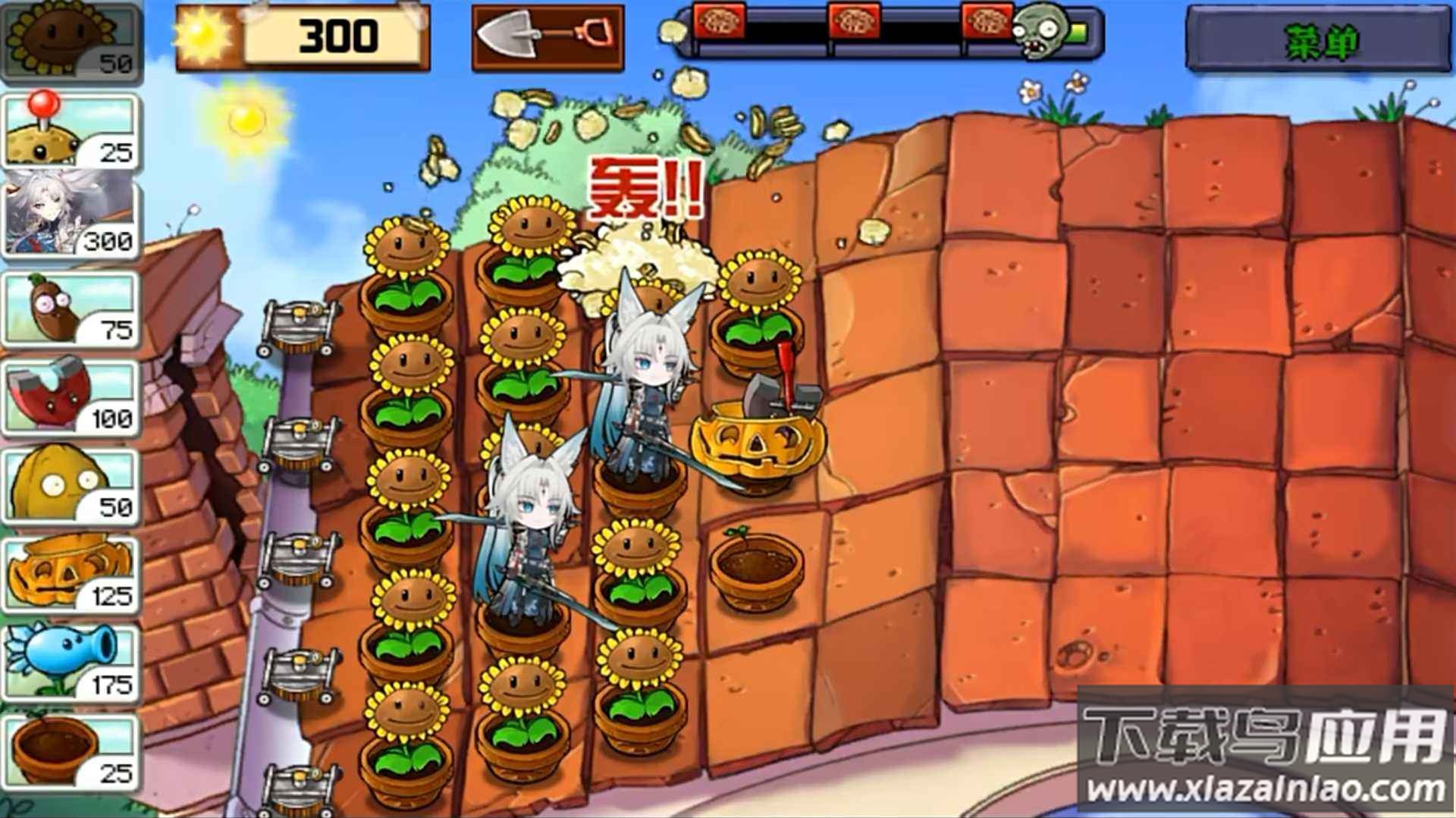Select the Pumpkin seed packet

72,572
